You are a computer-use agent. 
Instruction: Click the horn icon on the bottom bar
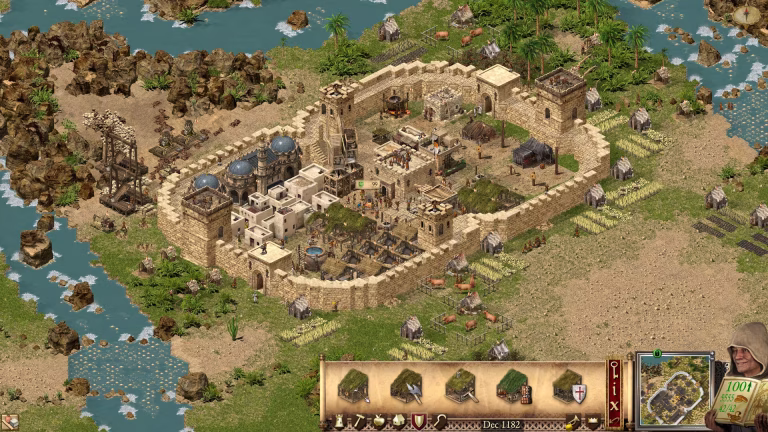pyautogui.click(x=572, y=421)
